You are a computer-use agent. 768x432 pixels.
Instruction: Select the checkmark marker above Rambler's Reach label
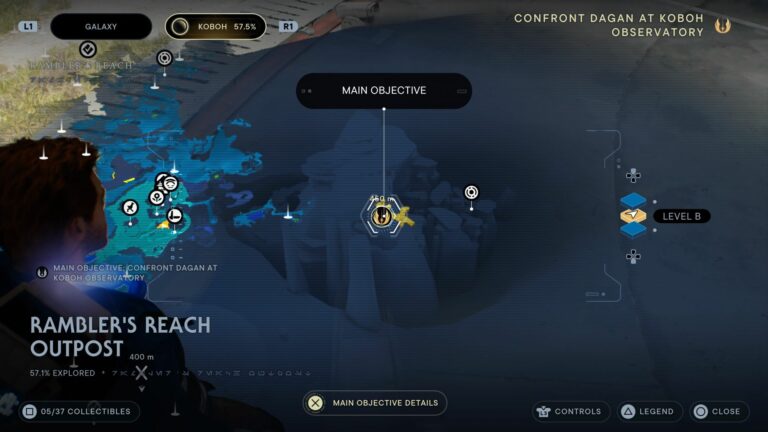(88, 49)
